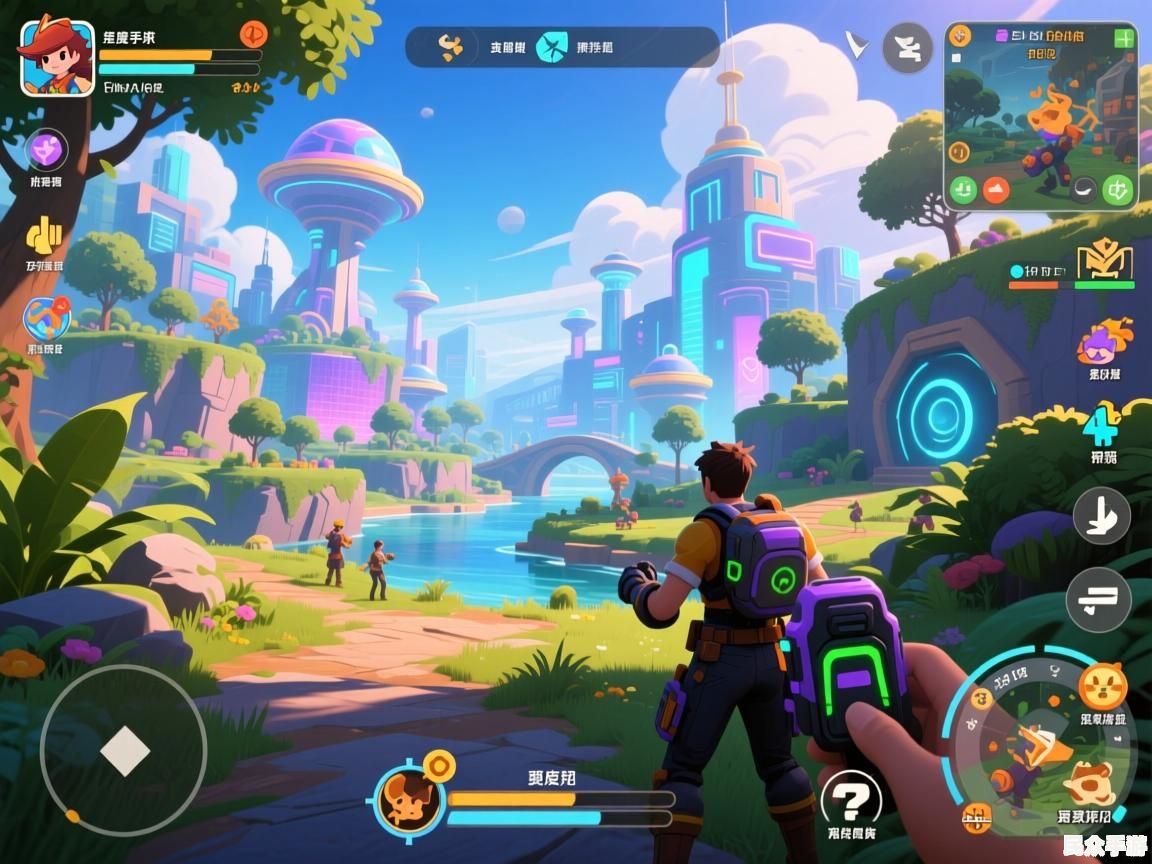This screenshot has width=1152, height=864.
Task: Tap the virtual joystick diamond
Action: pyautogui.click(x=124, y=751)
